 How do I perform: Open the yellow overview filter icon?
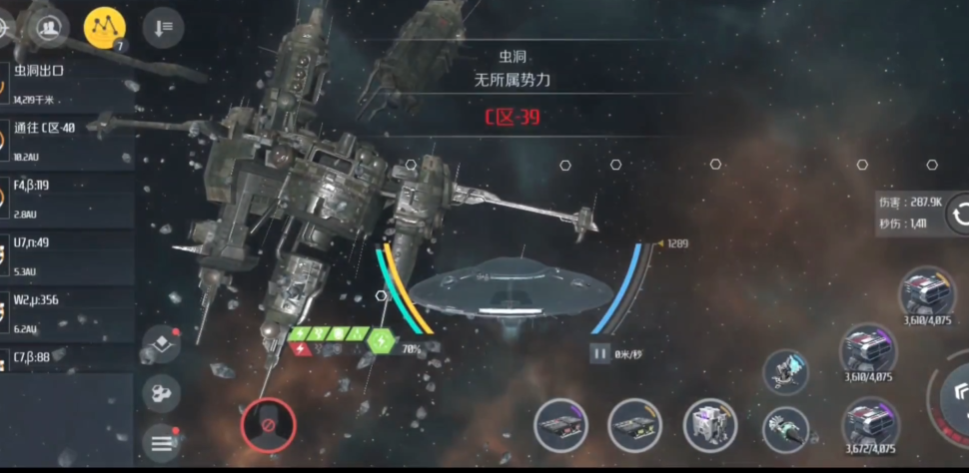coord(105,29)
